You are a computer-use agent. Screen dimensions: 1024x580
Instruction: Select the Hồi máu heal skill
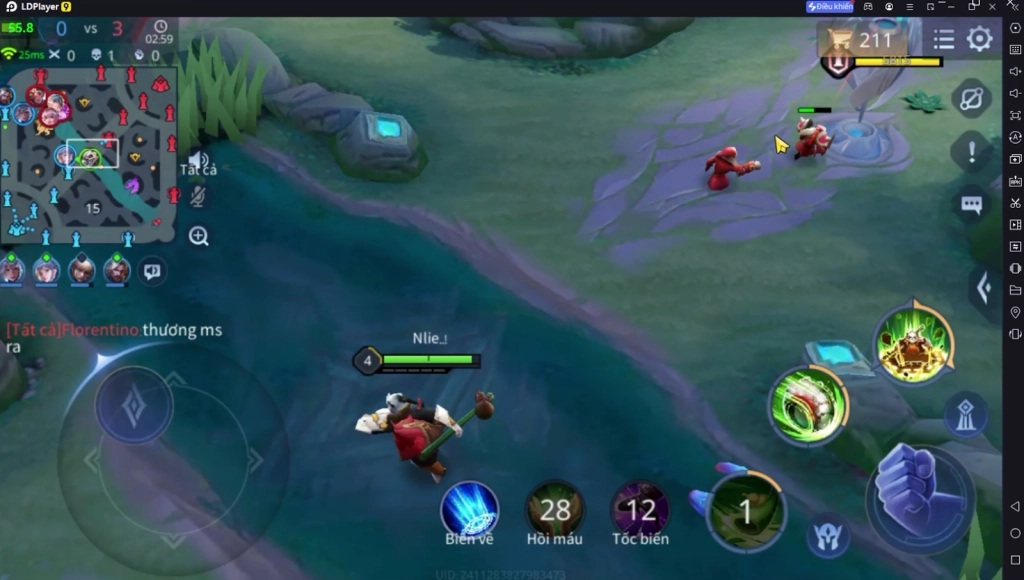click(554, 510)
